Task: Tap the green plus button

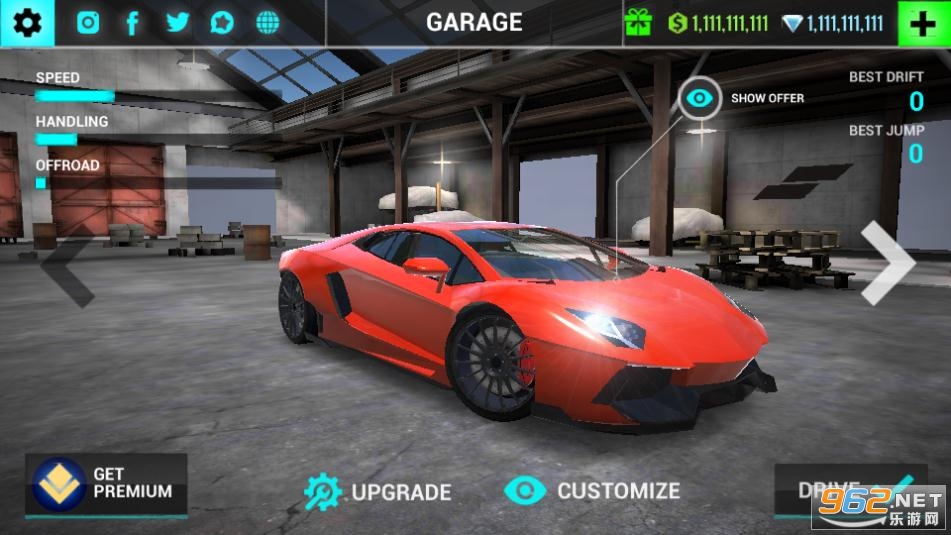Action: [923, 23]
